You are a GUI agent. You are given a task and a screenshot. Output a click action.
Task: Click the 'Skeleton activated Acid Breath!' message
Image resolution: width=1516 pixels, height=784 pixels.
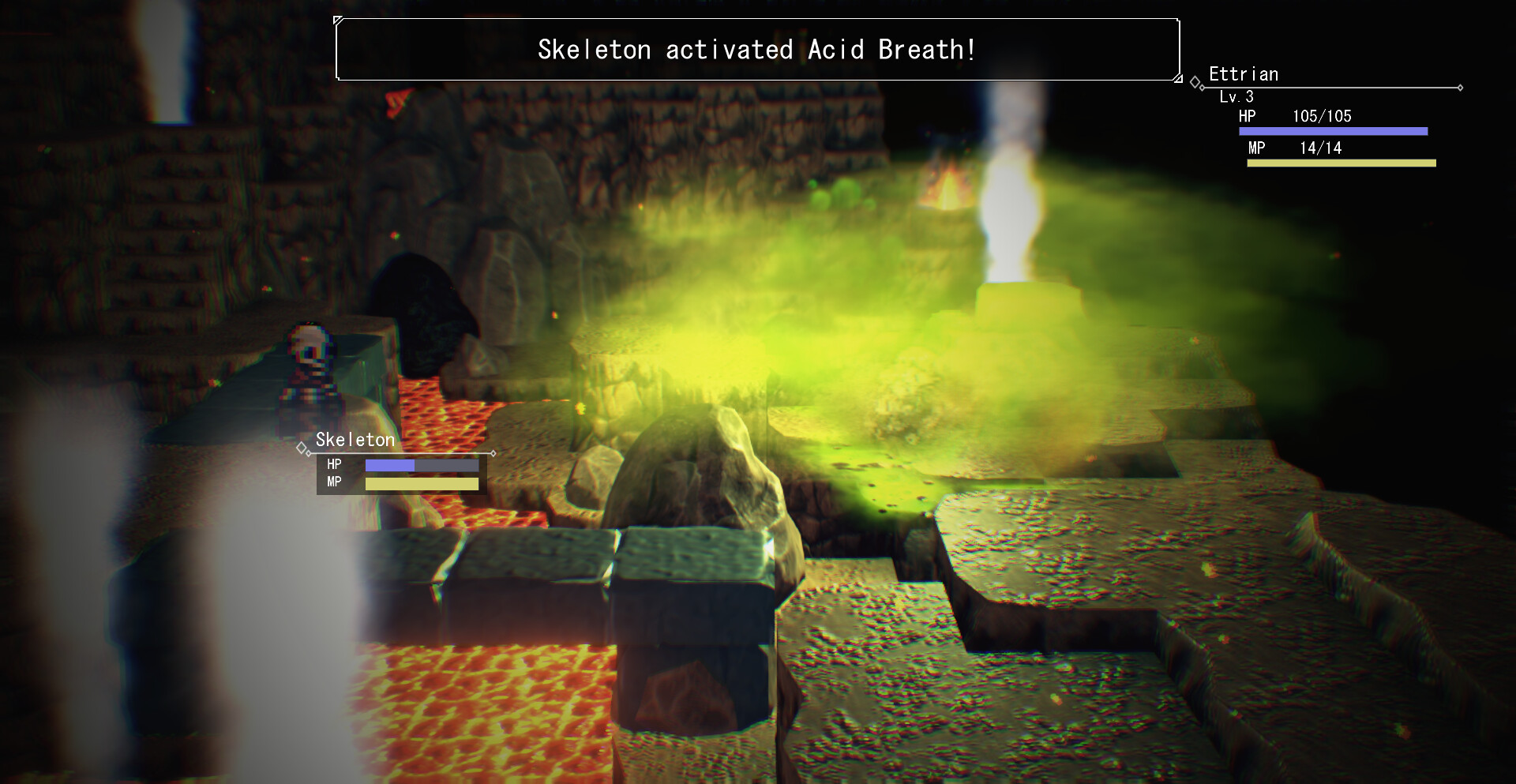(x=756, y=49)
